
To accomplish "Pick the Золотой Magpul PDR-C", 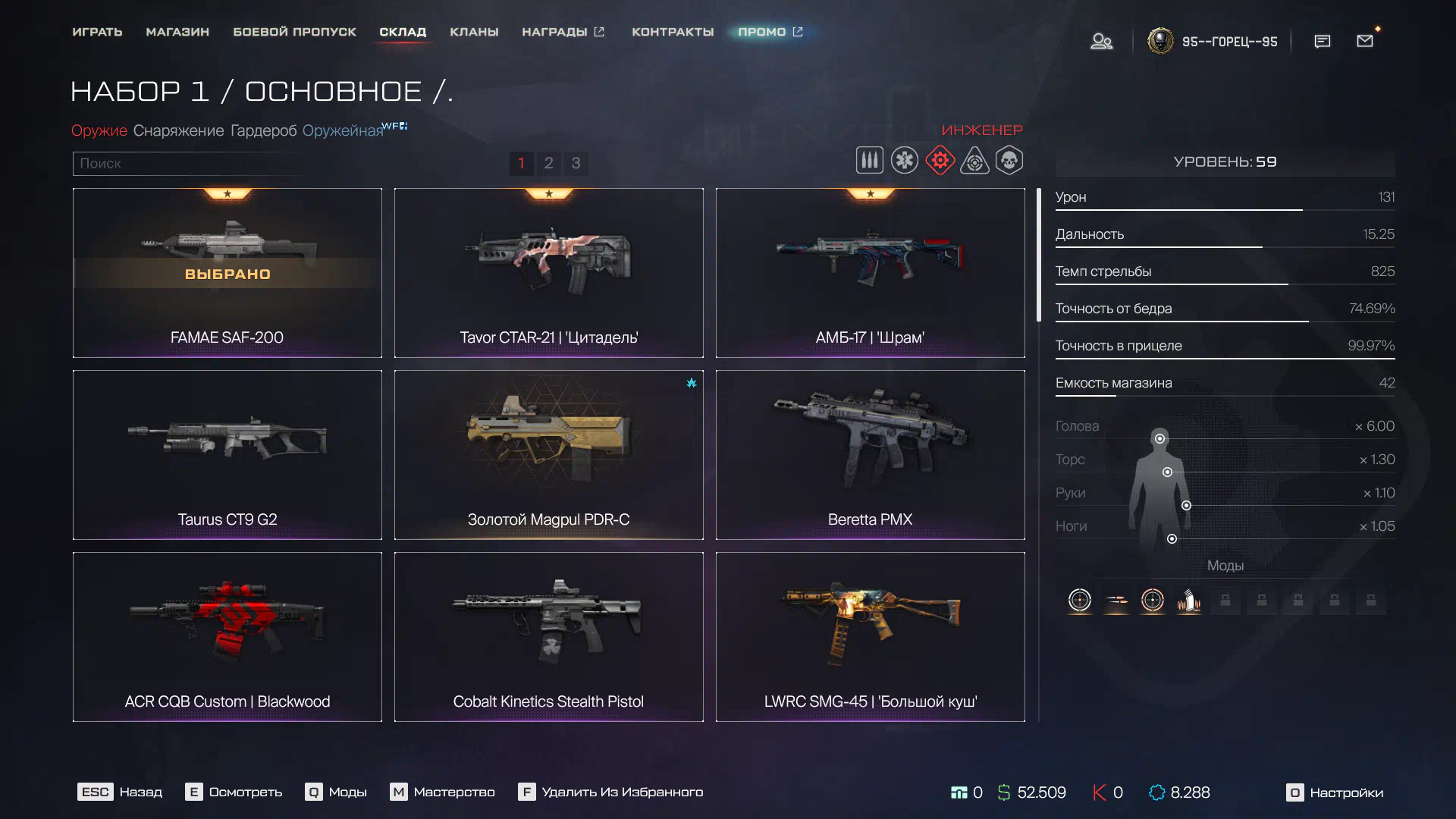I will pyautogui.click(x=548, y=455).
